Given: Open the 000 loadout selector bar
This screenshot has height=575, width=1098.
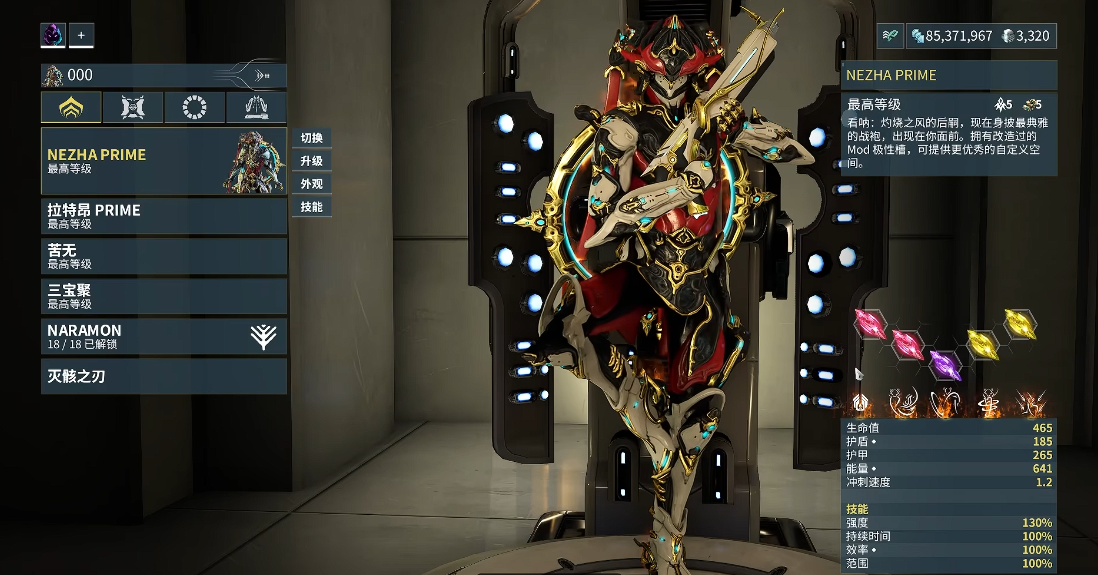Looking at the screenshot, I should point(164,75).
